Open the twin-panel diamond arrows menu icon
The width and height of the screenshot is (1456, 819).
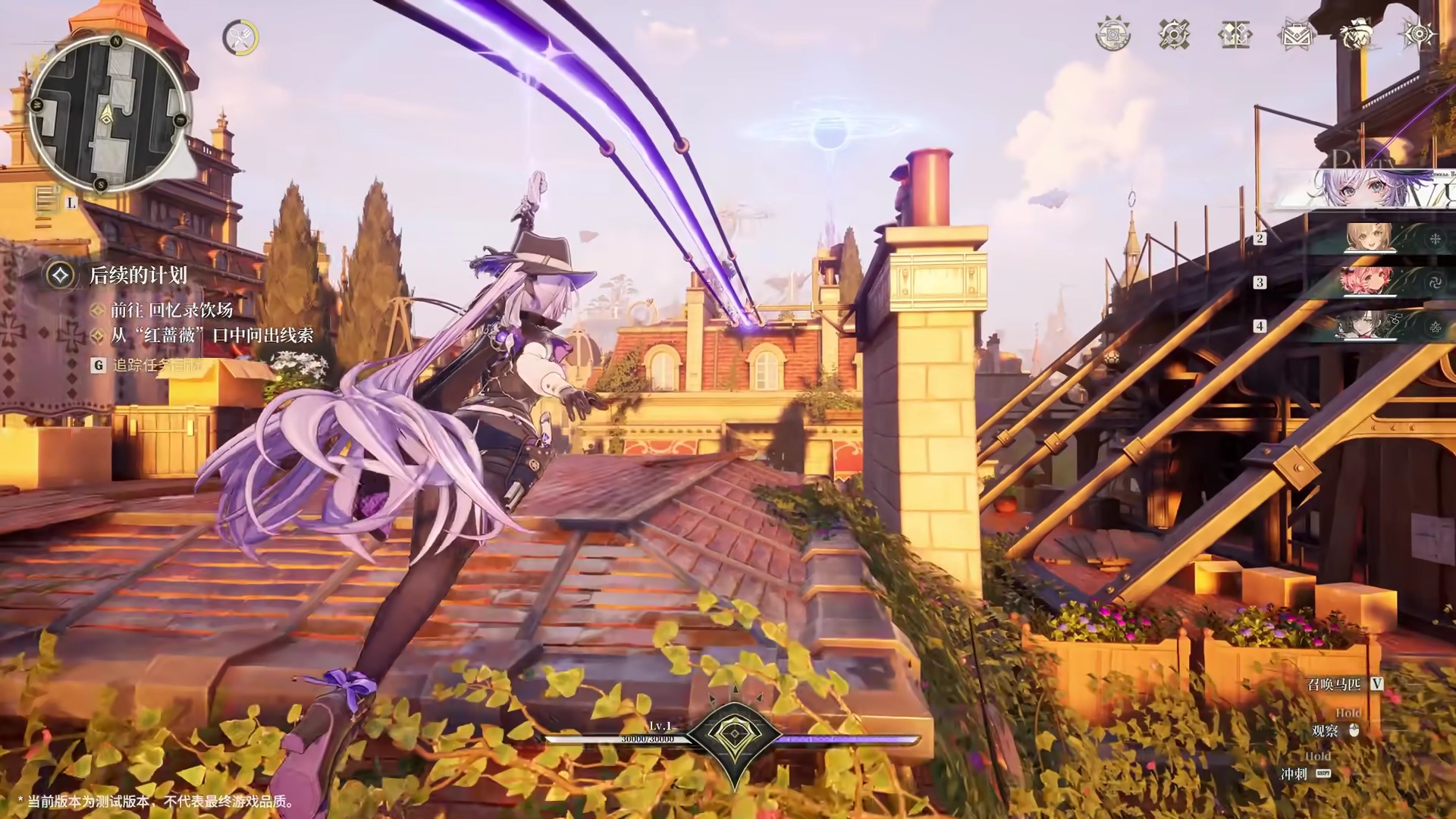1235,35
